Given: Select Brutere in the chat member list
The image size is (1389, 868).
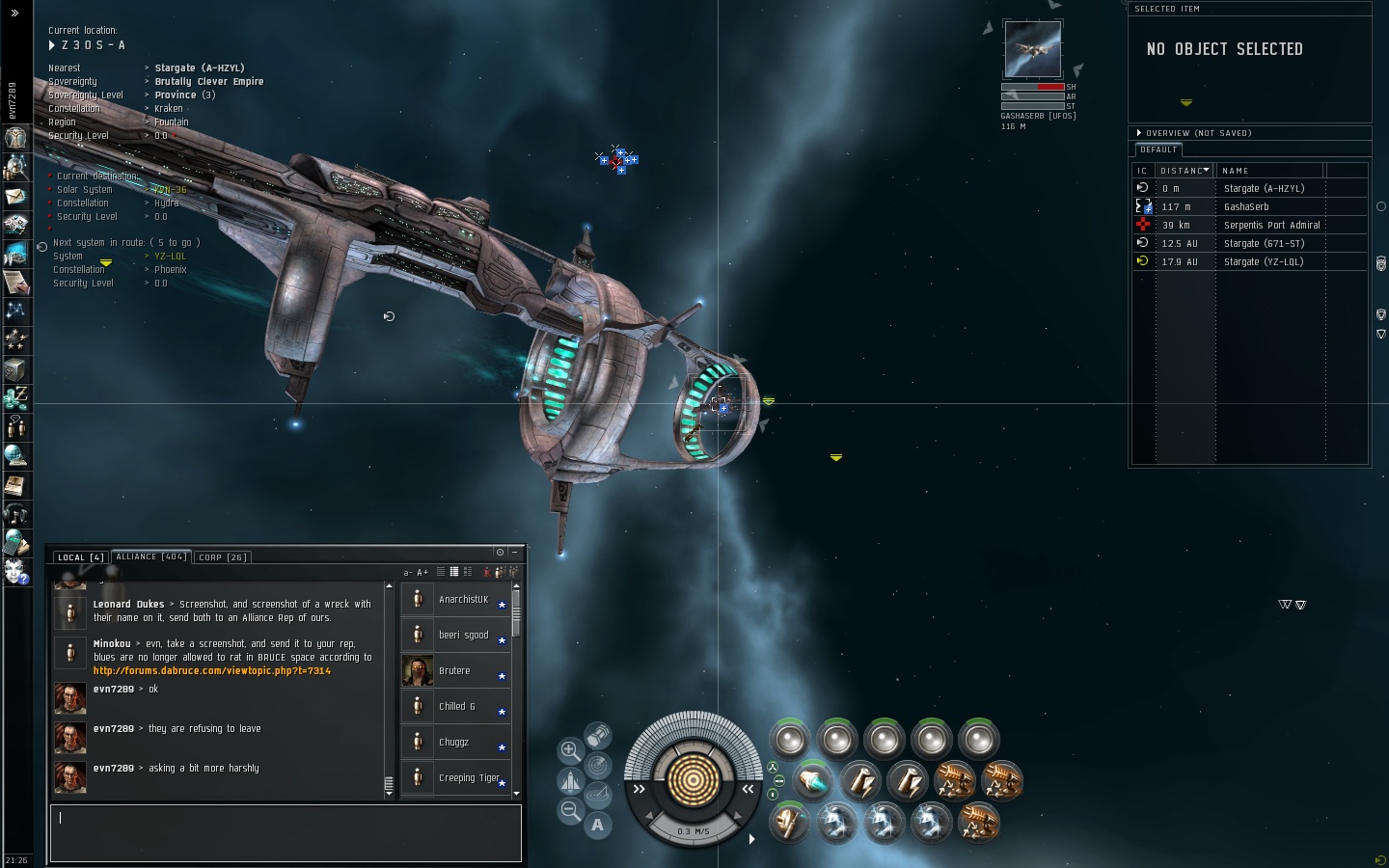Looking at the screenshot, I should [x=454, y=671].
